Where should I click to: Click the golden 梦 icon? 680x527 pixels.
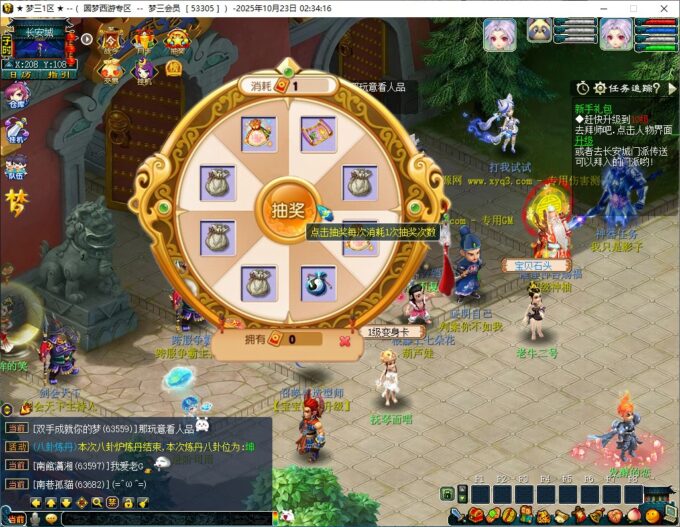click(x=17, y=202)
